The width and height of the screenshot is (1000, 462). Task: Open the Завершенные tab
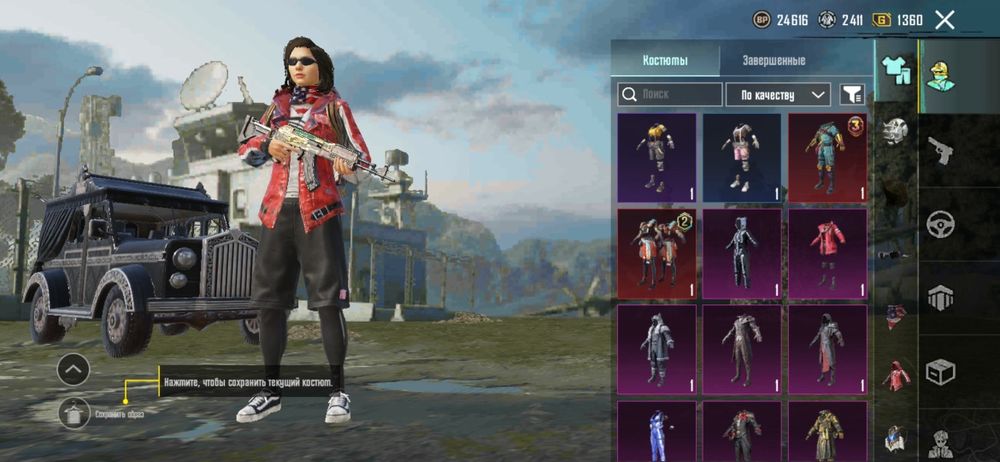(773, 60)
